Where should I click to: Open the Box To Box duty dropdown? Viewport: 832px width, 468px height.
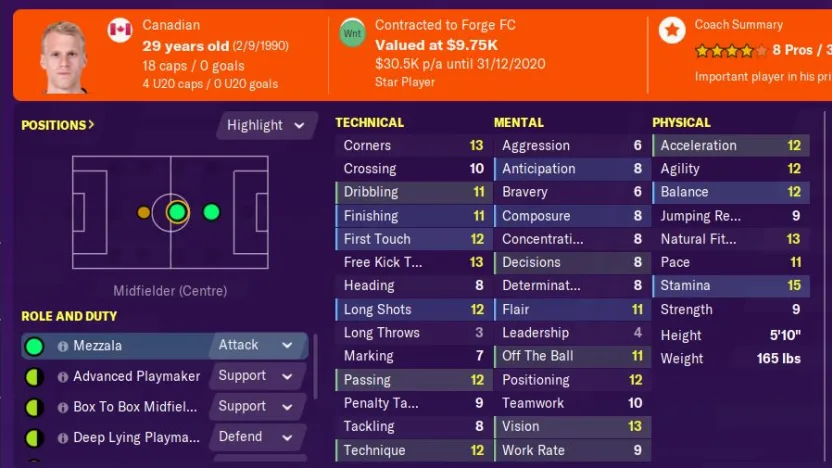[258, 406]
